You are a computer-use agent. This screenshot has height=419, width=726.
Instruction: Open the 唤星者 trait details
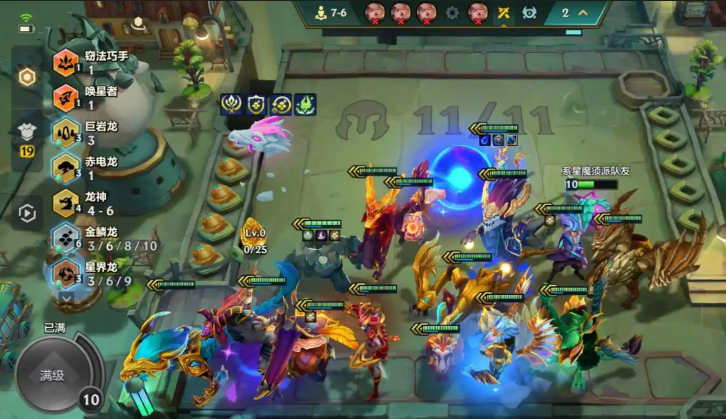pos(67,97)
